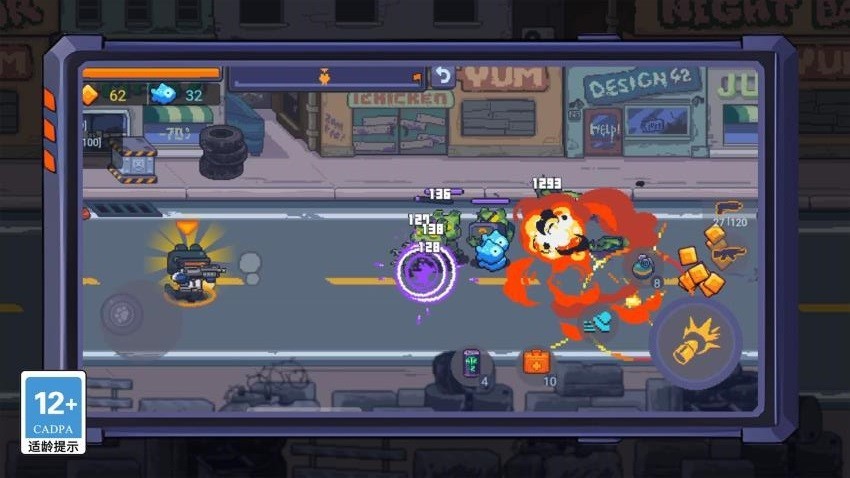Switch to the rifle weapon slot
The height and width of the screenshot is (478, 850).
pyautogui.click(x=728, y=254)
